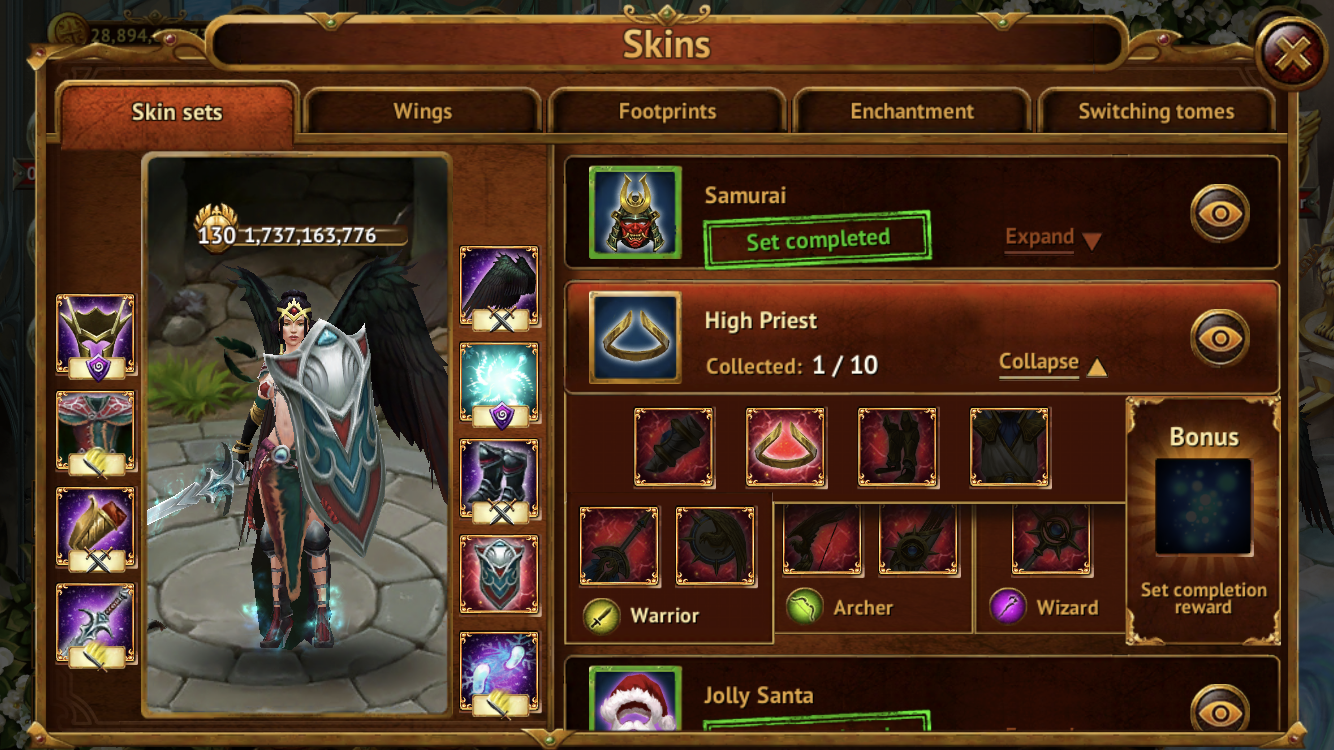Image resolution: width=1334 pixels, height=750 pixels.
Task: Preview the Samurai set with eye button
Action: pos(1219,213)
